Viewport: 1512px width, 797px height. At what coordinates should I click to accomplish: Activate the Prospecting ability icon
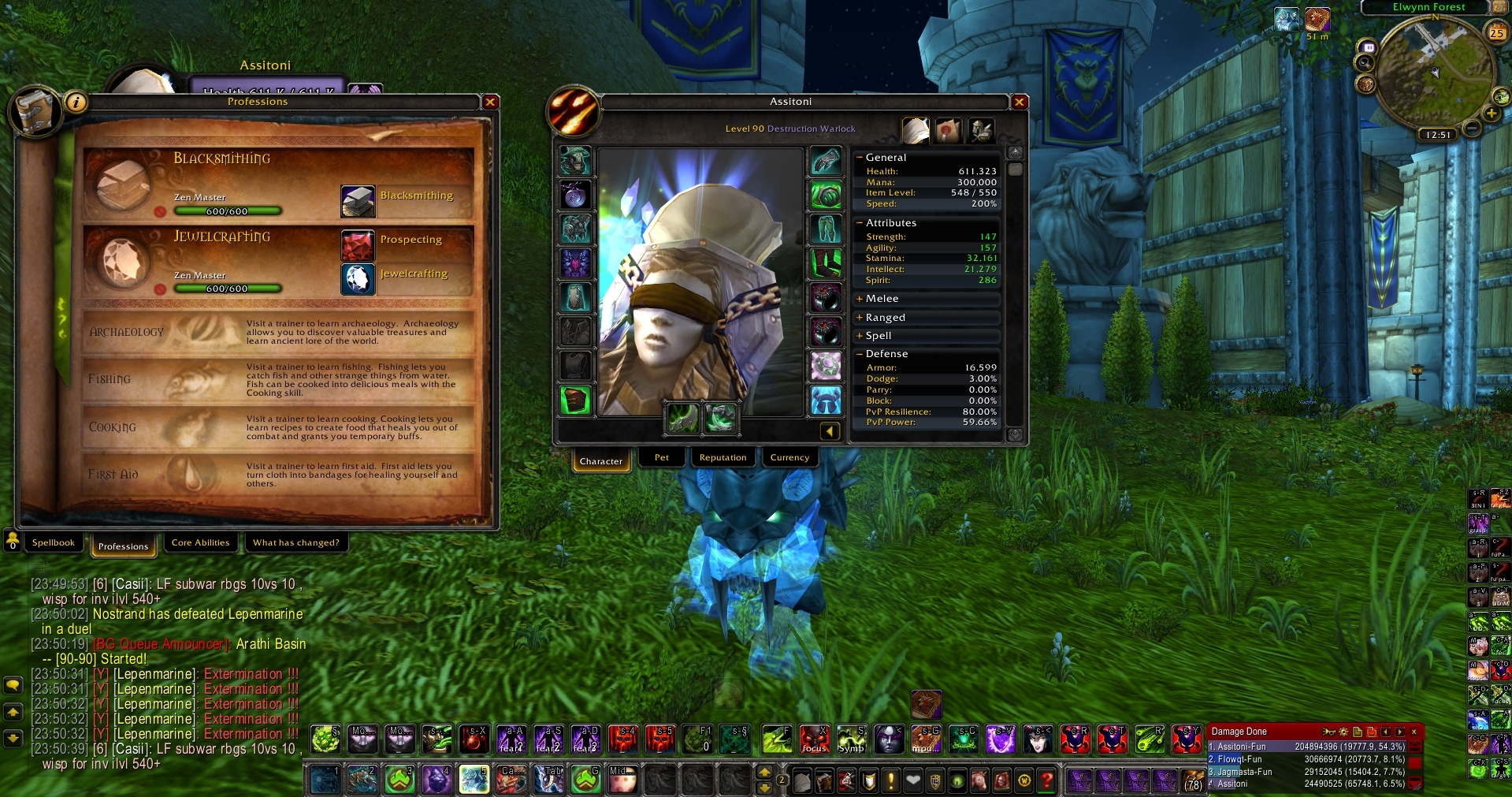tap(358, 245)
